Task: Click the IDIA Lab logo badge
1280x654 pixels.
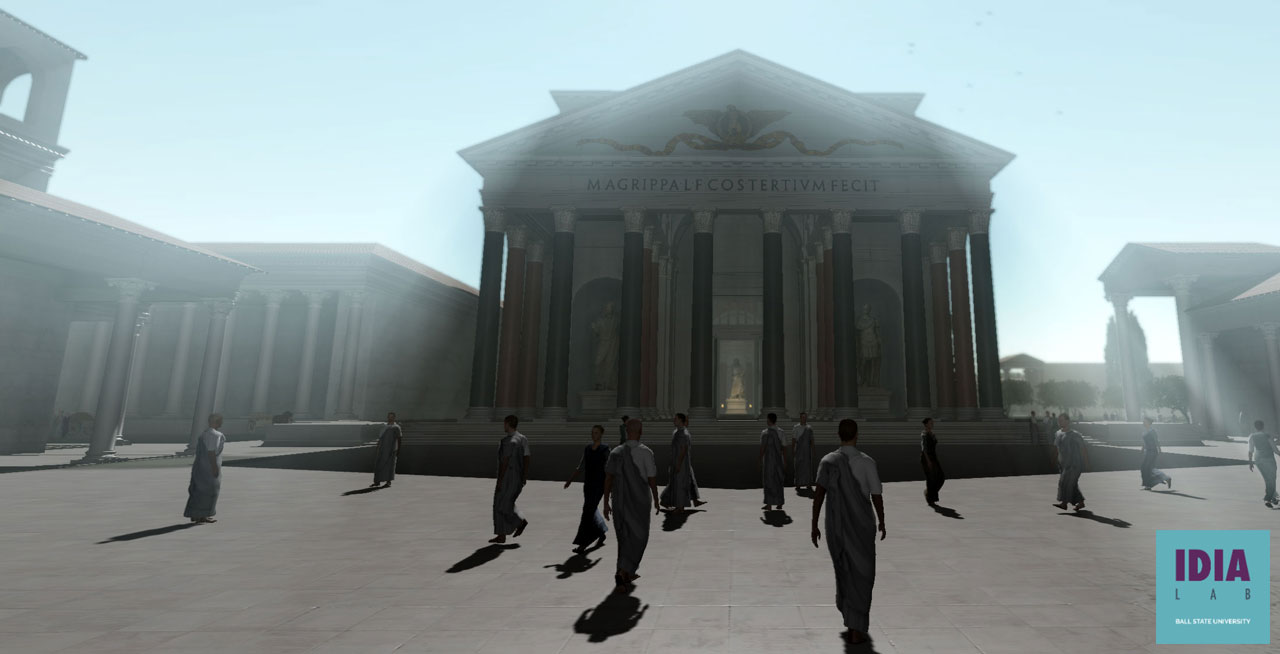Action: (1212, 586)
